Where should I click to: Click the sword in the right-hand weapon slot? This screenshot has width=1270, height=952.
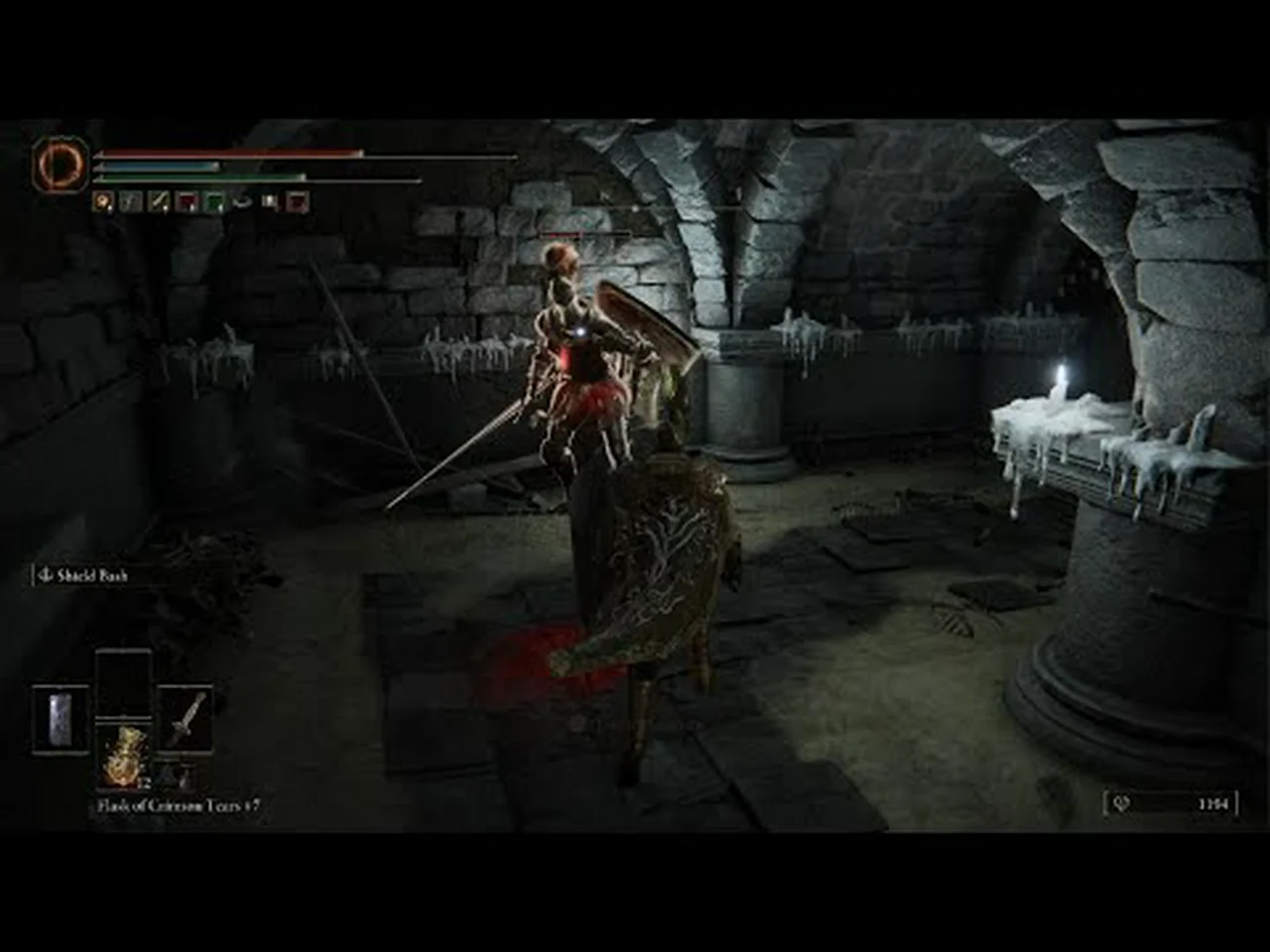pyautogui.click(x=186, y=717)
